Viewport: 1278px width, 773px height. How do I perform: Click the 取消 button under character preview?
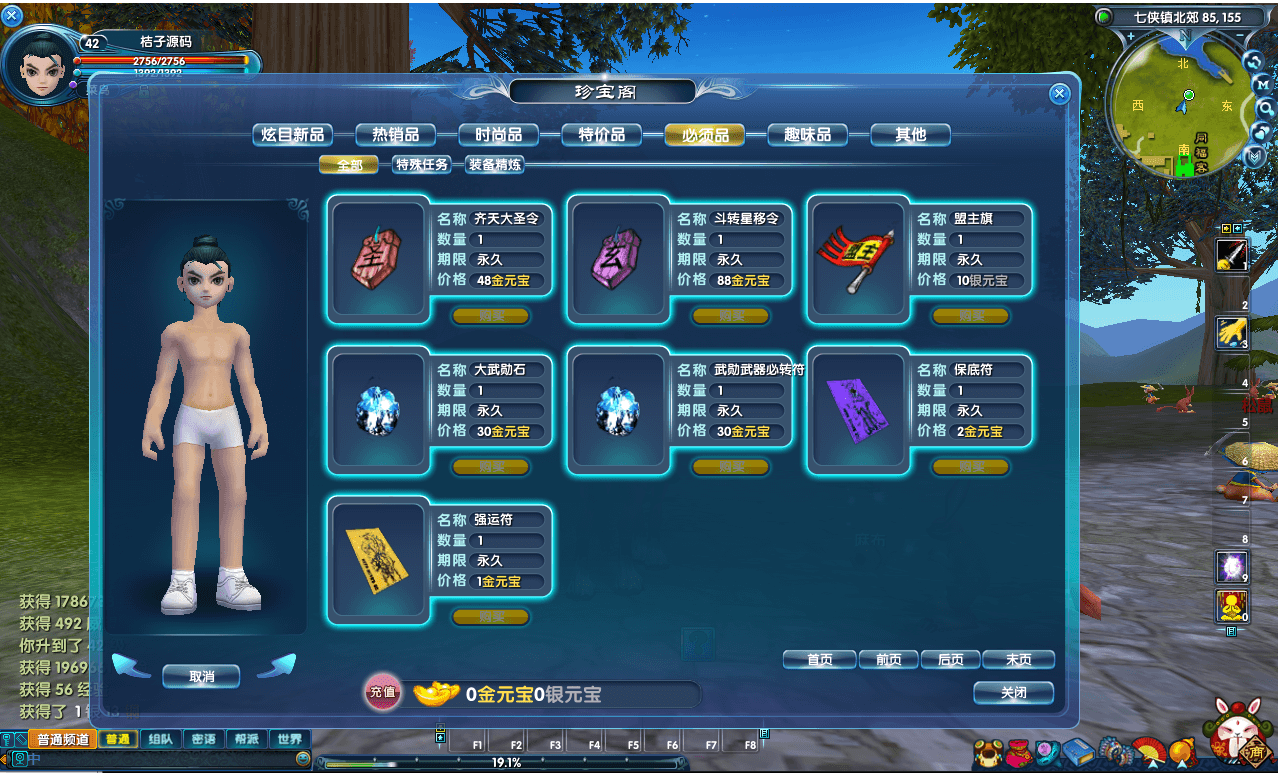pyautogui.click(x=201, y=677)
